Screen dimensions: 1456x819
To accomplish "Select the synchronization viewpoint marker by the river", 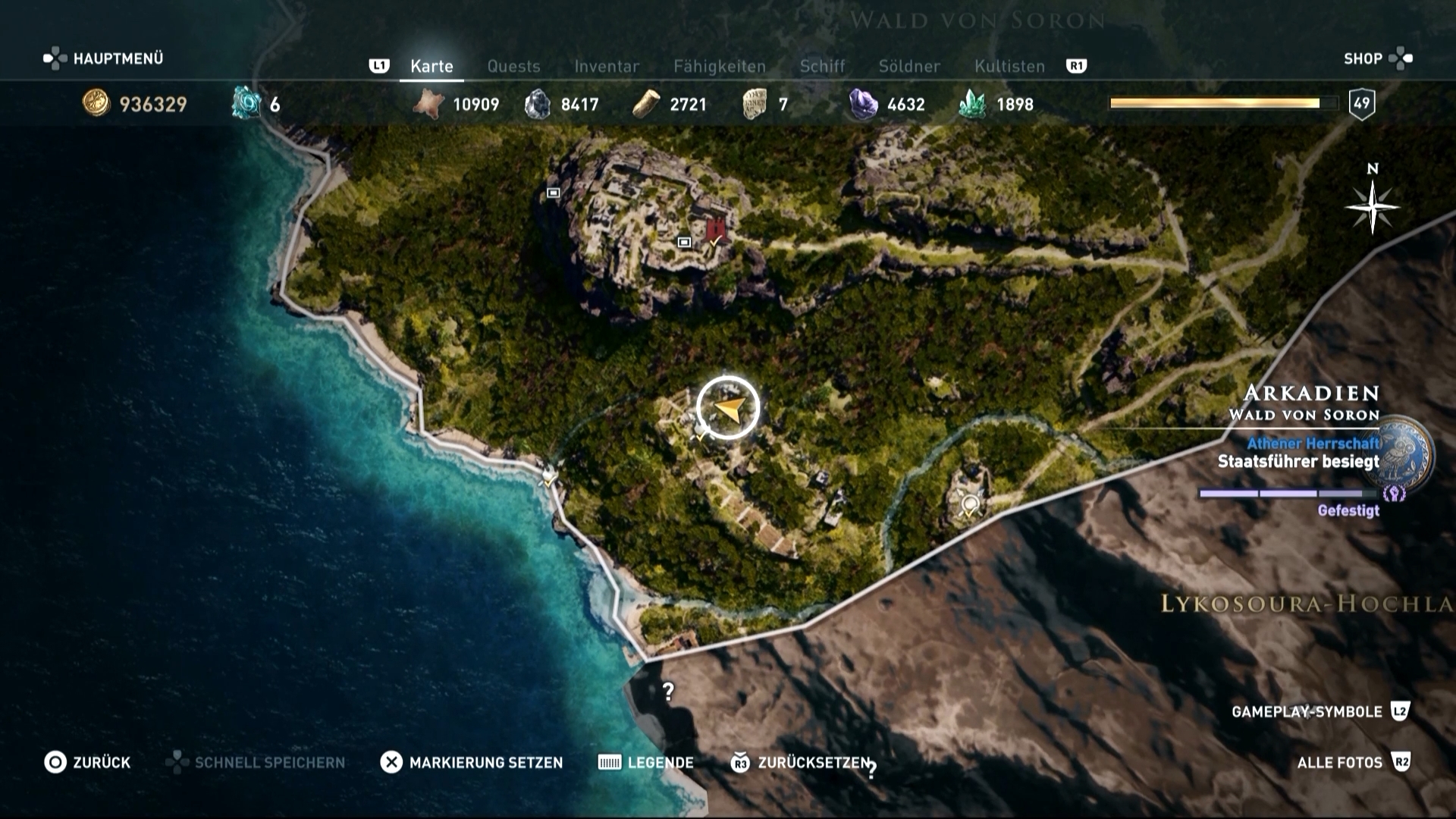I will point(969,503).
